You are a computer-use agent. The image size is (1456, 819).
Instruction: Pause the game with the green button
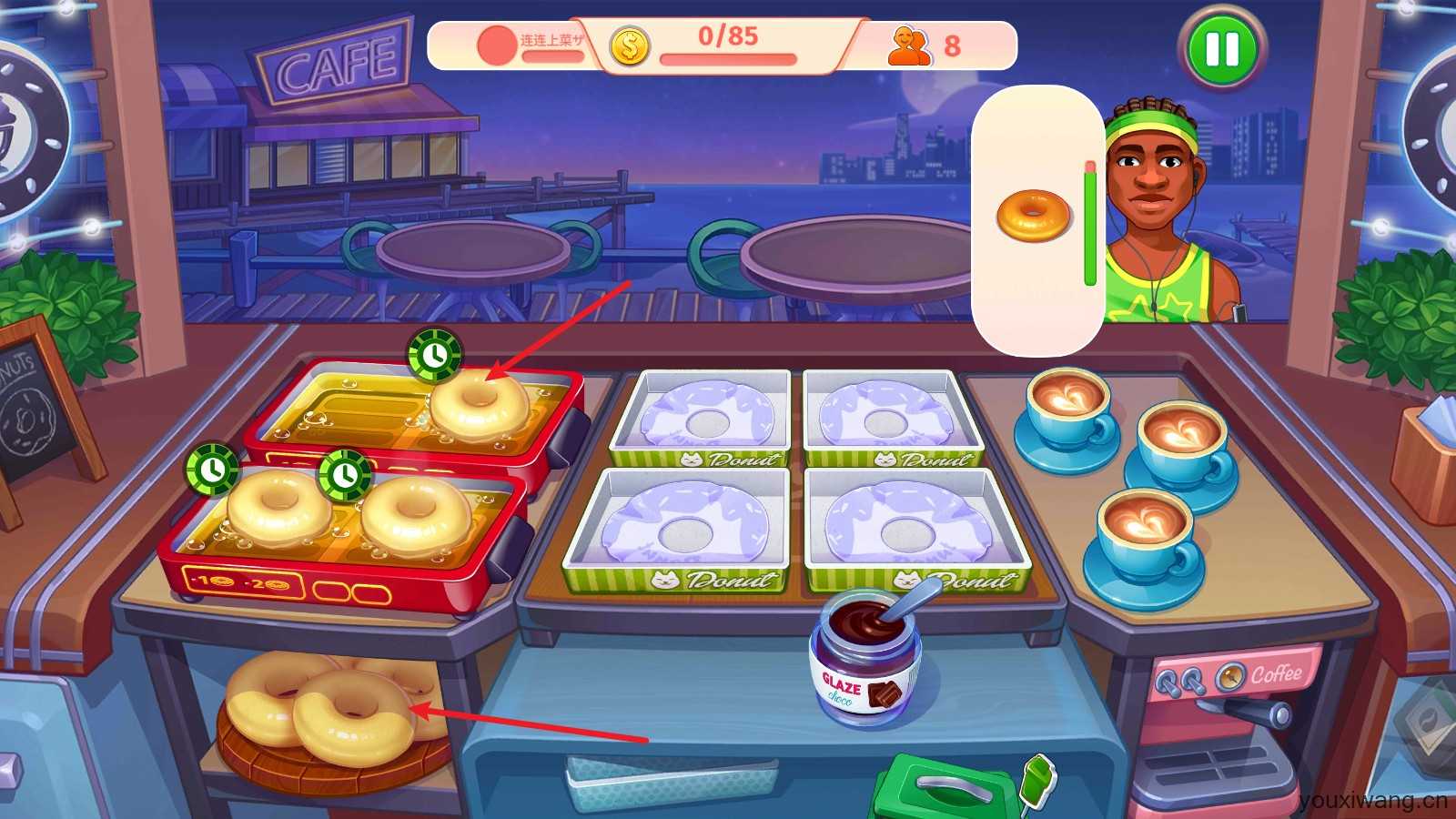[x=1221, y=49]
